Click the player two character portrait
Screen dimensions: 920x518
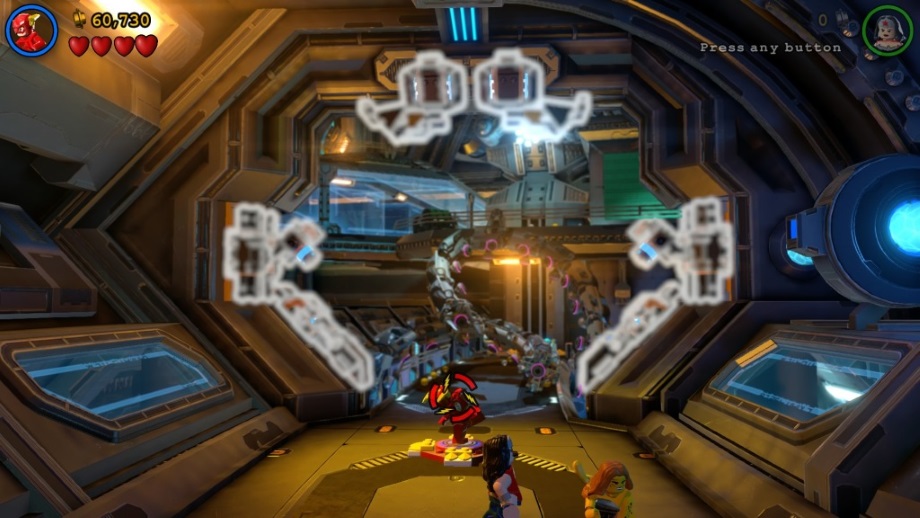coord(887,31)
